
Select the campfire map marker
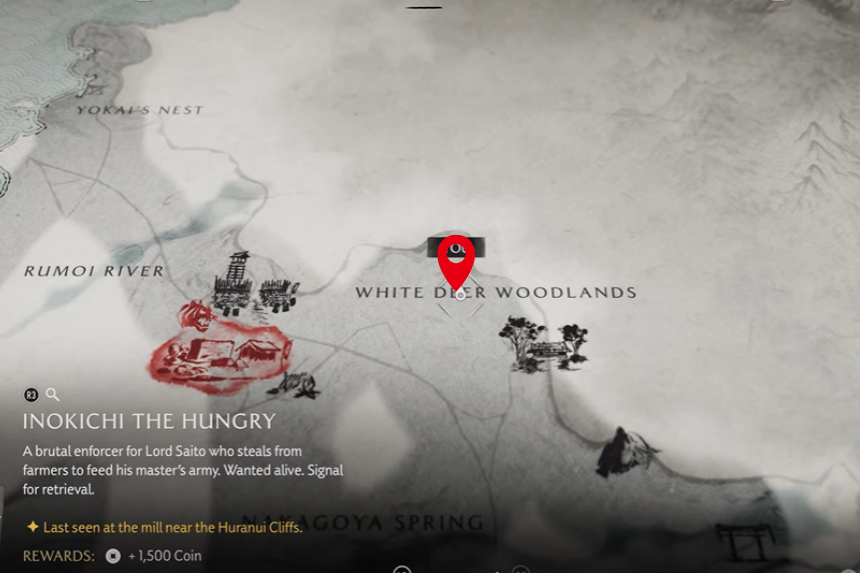[x=298, y=383]
